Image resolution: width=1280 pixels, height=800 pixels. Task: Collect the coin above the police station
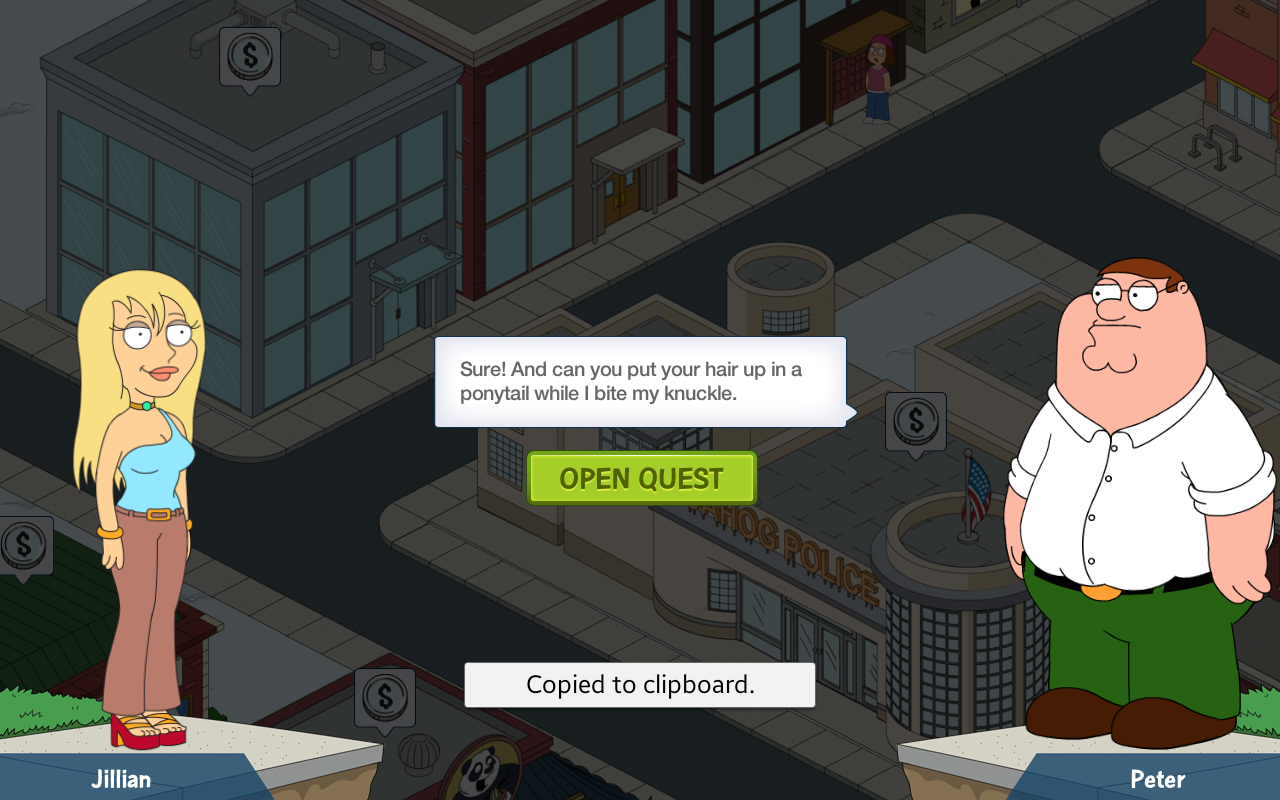click(915, 421)
